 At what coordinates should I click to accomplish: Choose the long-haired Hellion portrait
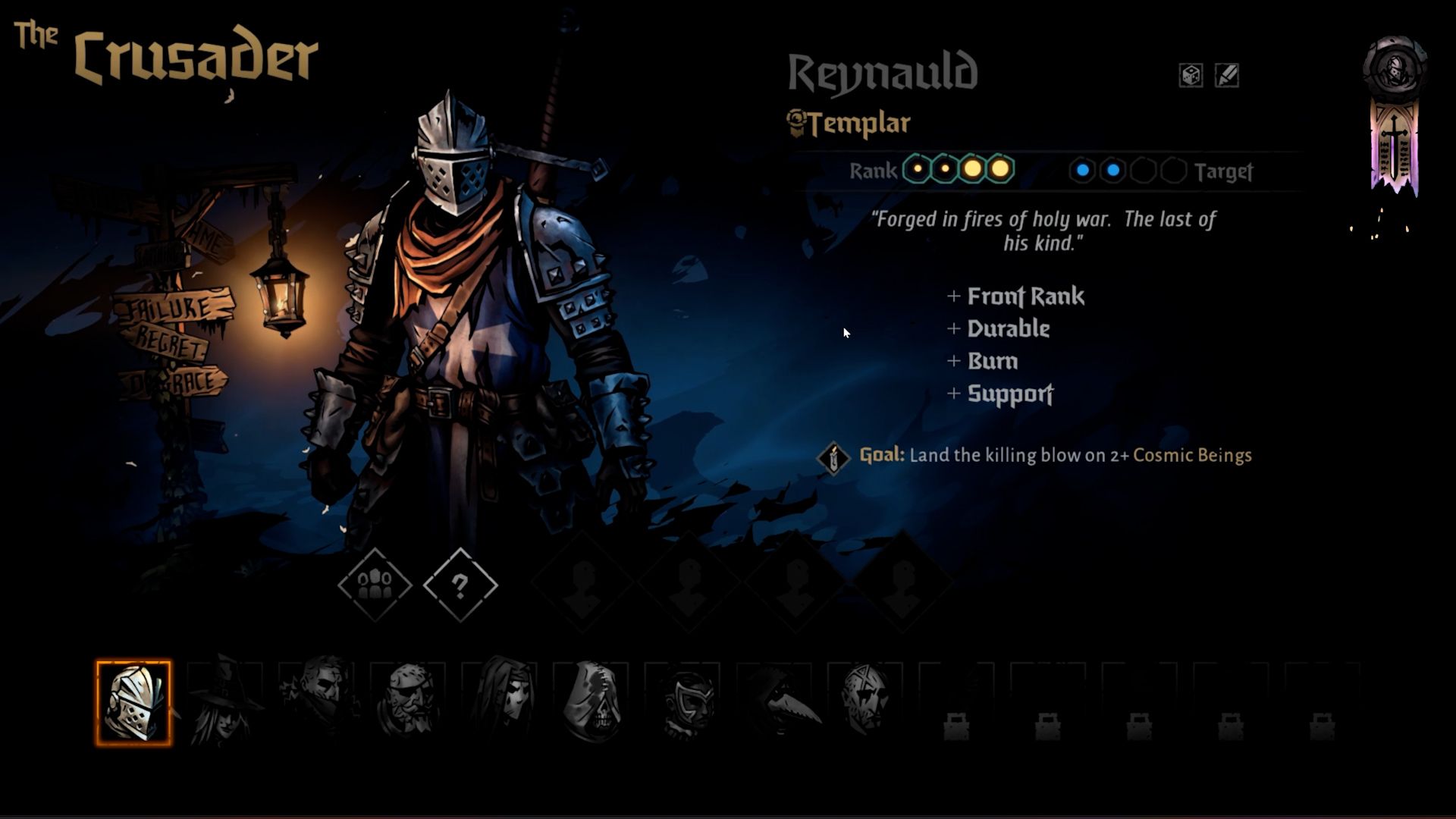pyautogui.click(x=500, y=702)
